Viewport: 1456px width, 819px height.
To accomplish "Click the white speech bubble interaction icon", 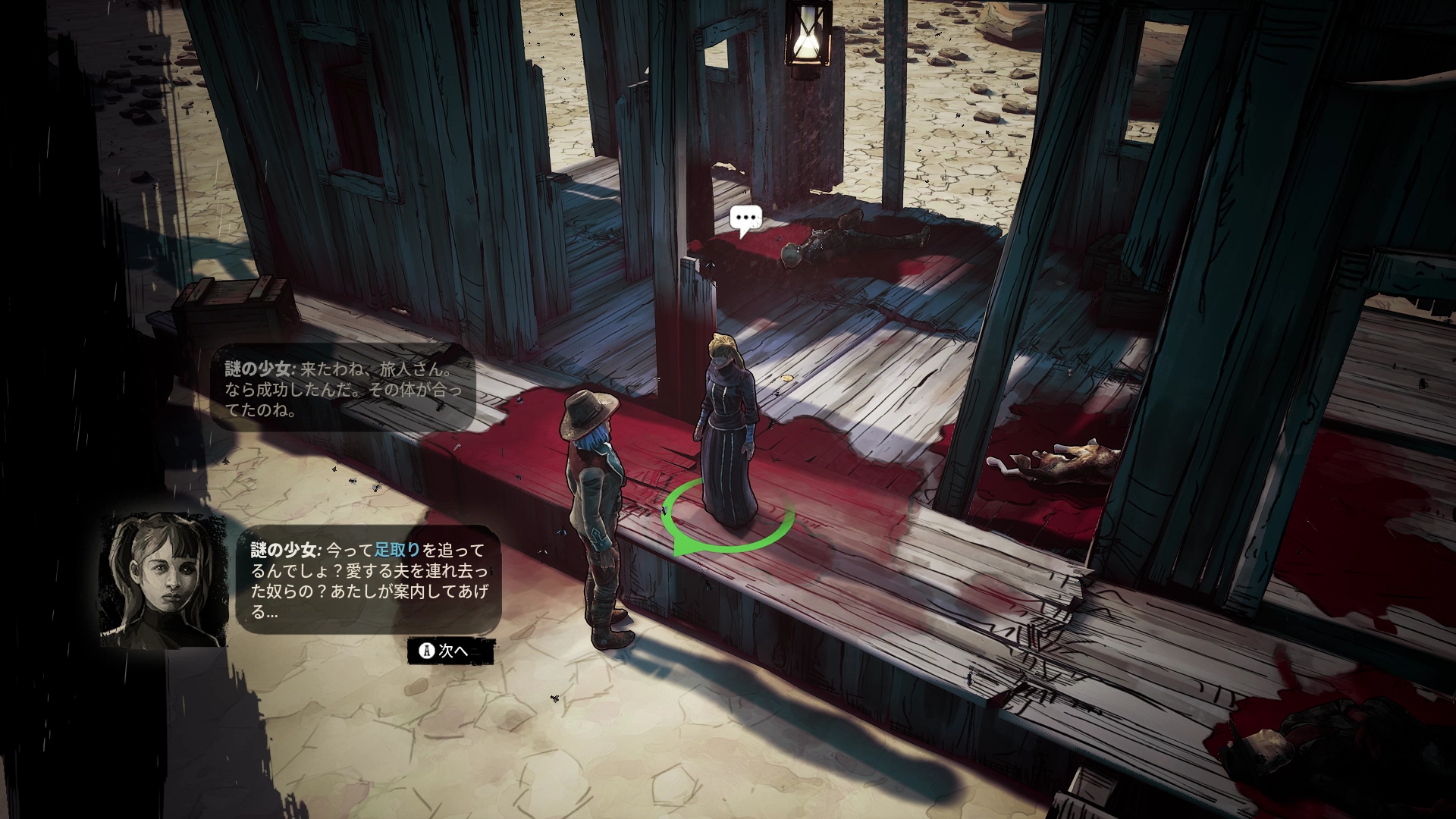I will 745,219.
